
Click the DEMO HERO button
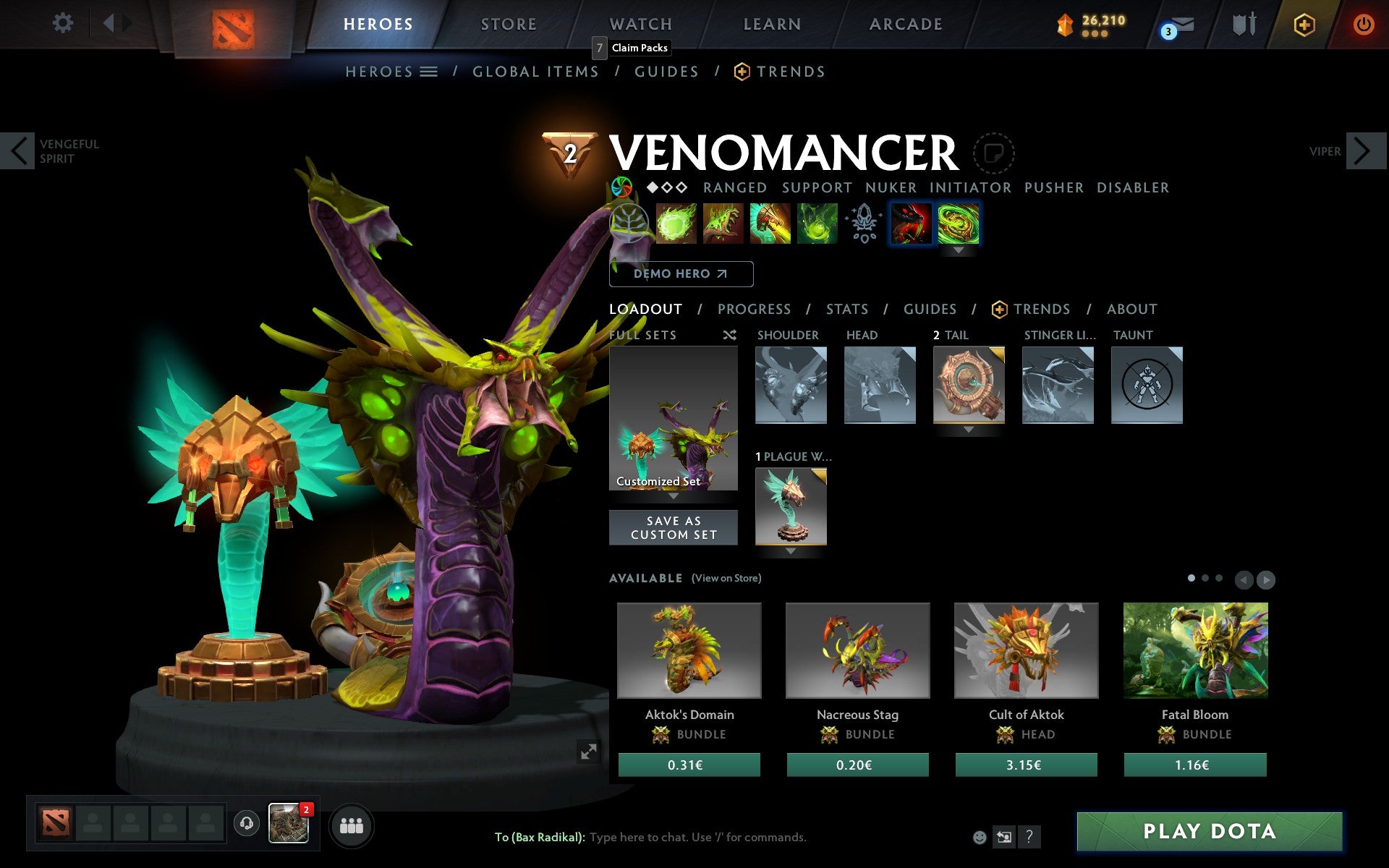point(681,274)
